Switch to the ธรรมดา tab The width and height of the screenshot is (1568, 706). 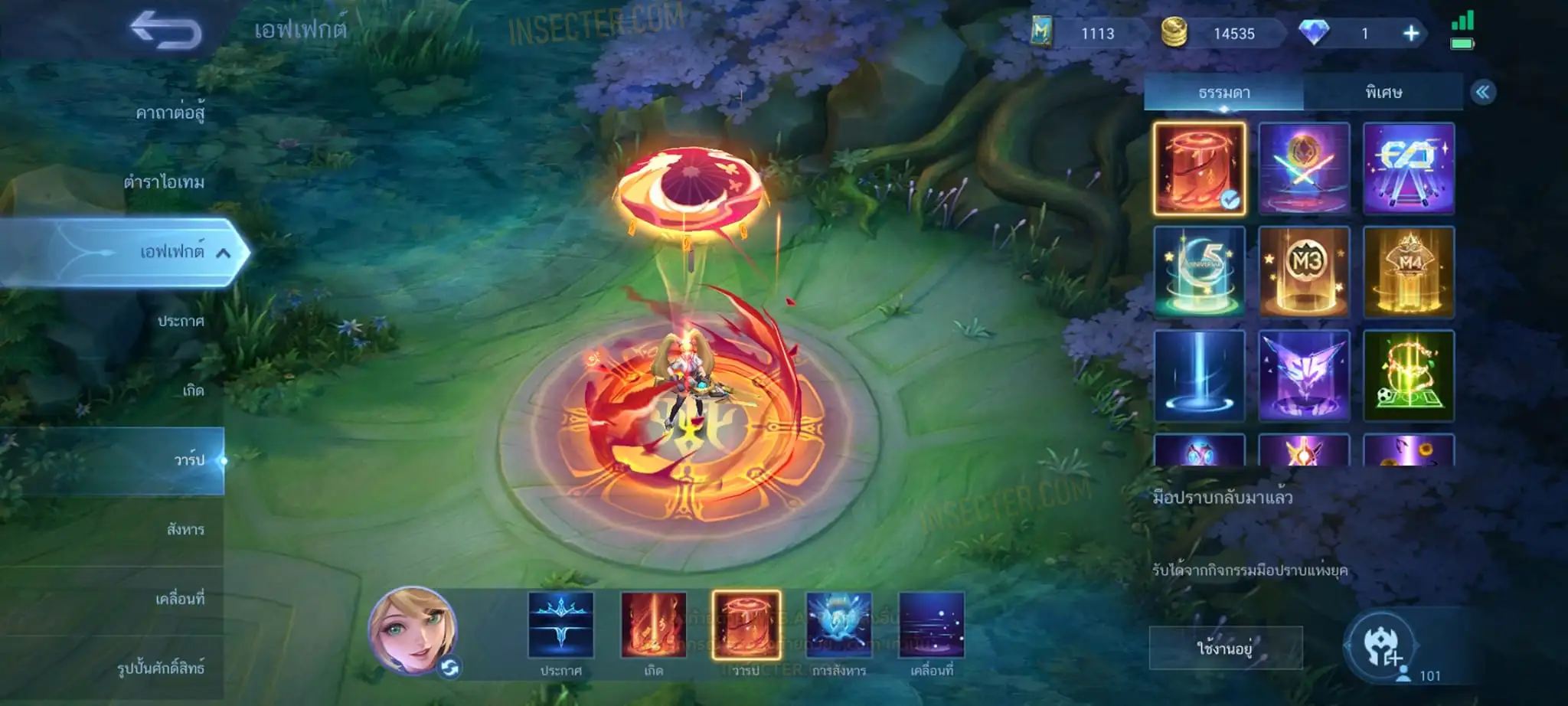pyautogui.click(x=1223, y=93)
